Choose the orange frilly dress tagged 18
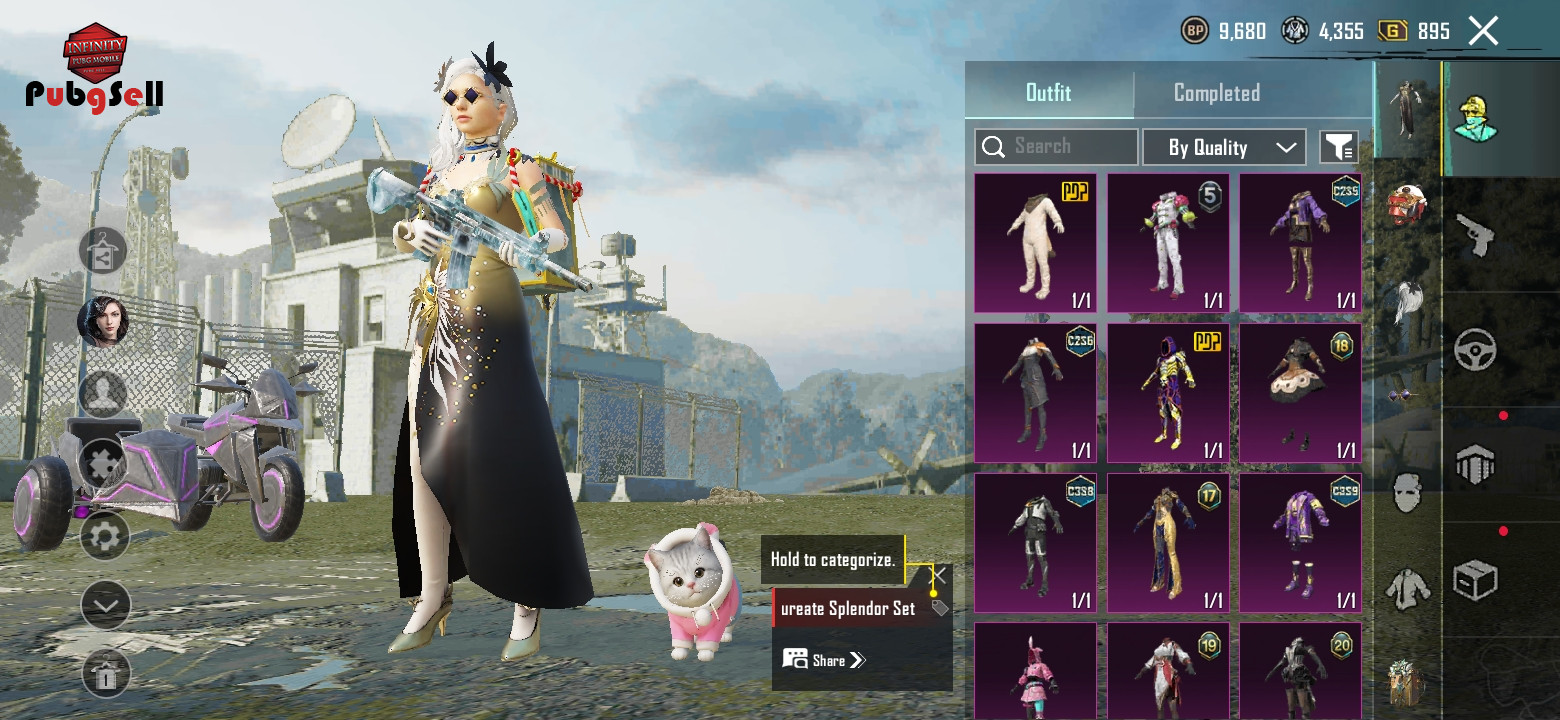This screenshot has height=720, width=1560. (x=1300, y=393)
